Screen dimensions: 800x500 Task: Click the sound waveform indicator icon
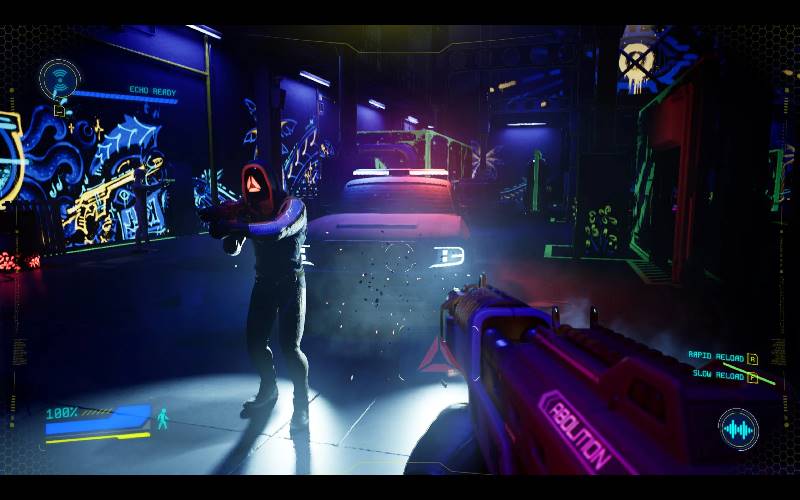pyautogui.click(x=738, y=430)
